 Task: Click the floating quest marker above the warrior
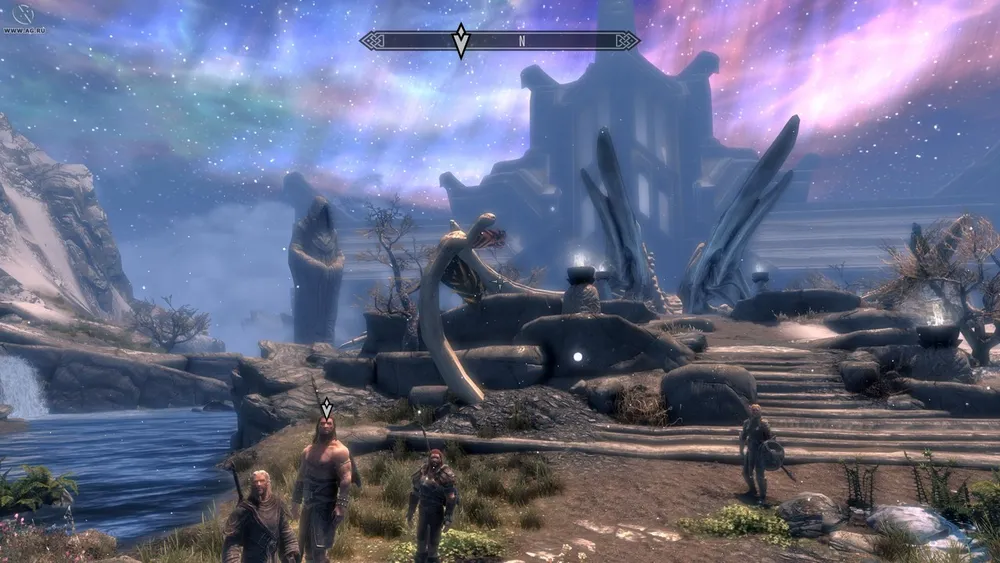click(326, 407)
